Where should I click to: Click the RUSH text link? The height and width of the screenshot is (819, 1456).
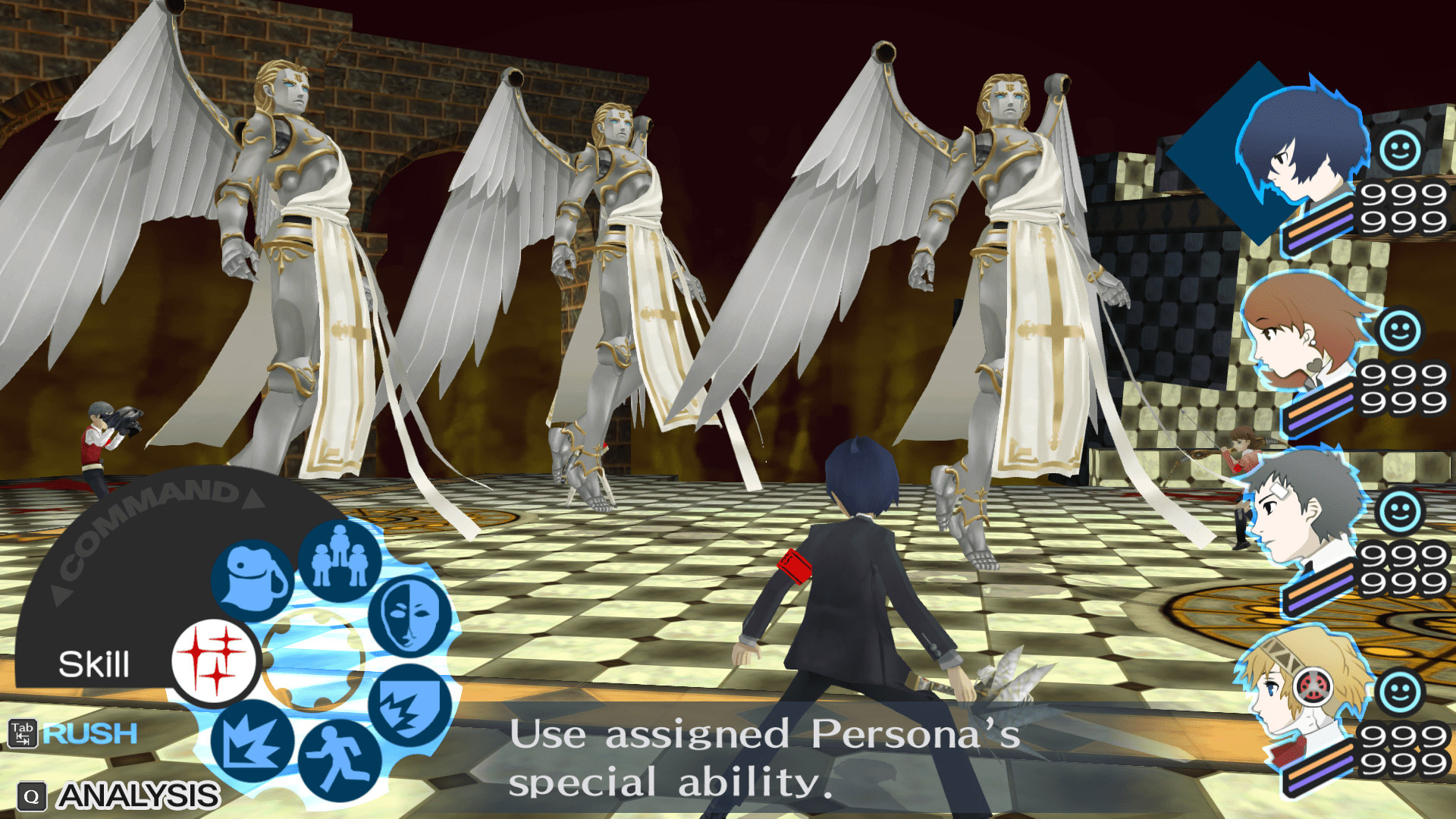pos(91,733)
